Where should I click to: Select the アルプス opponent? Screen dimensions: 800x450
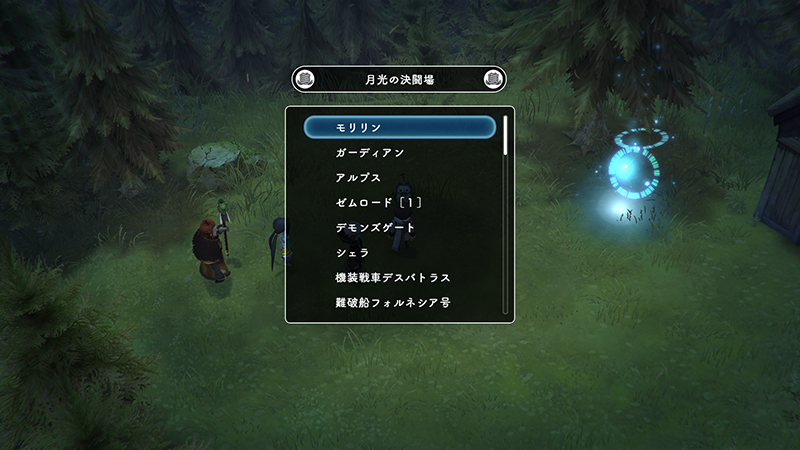(400, 177)
